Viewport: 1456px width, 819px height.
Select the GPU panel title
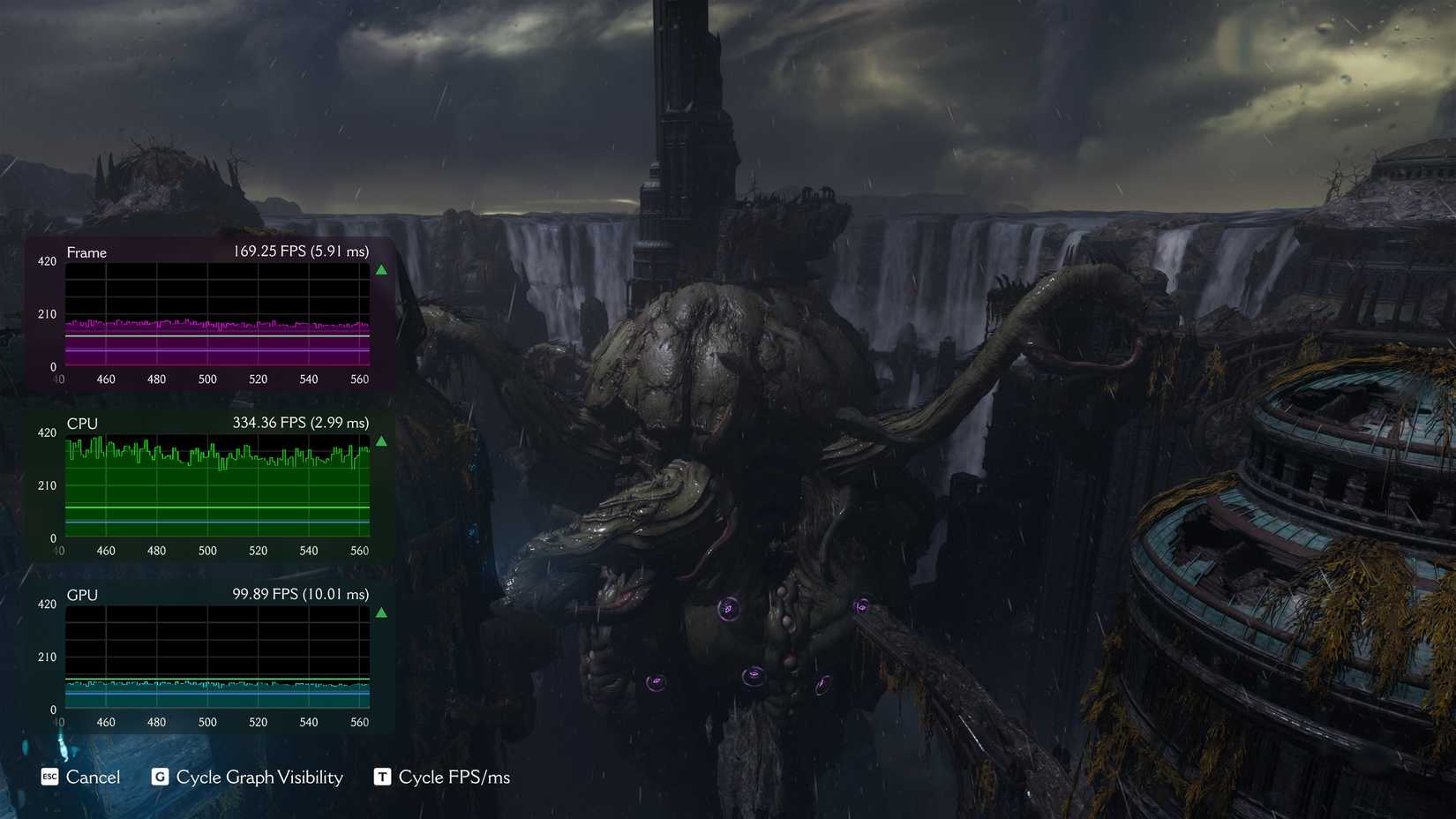click(82, 595)
